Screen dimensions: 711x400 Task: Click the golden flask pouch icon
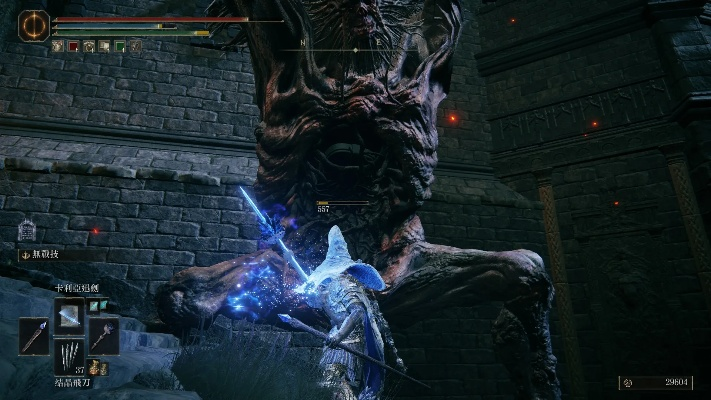95,368
